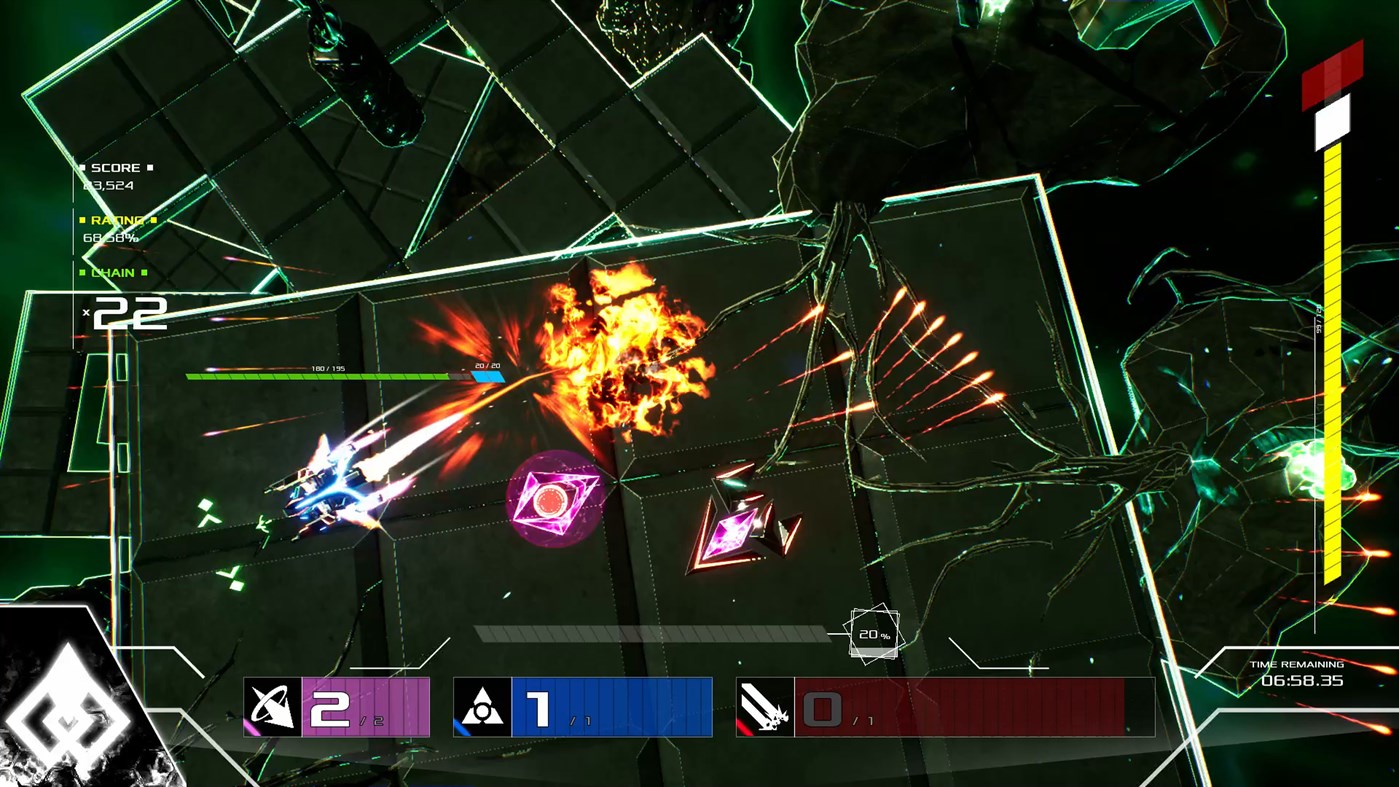Select the CHAIN heading label

(x=113, y=272)
